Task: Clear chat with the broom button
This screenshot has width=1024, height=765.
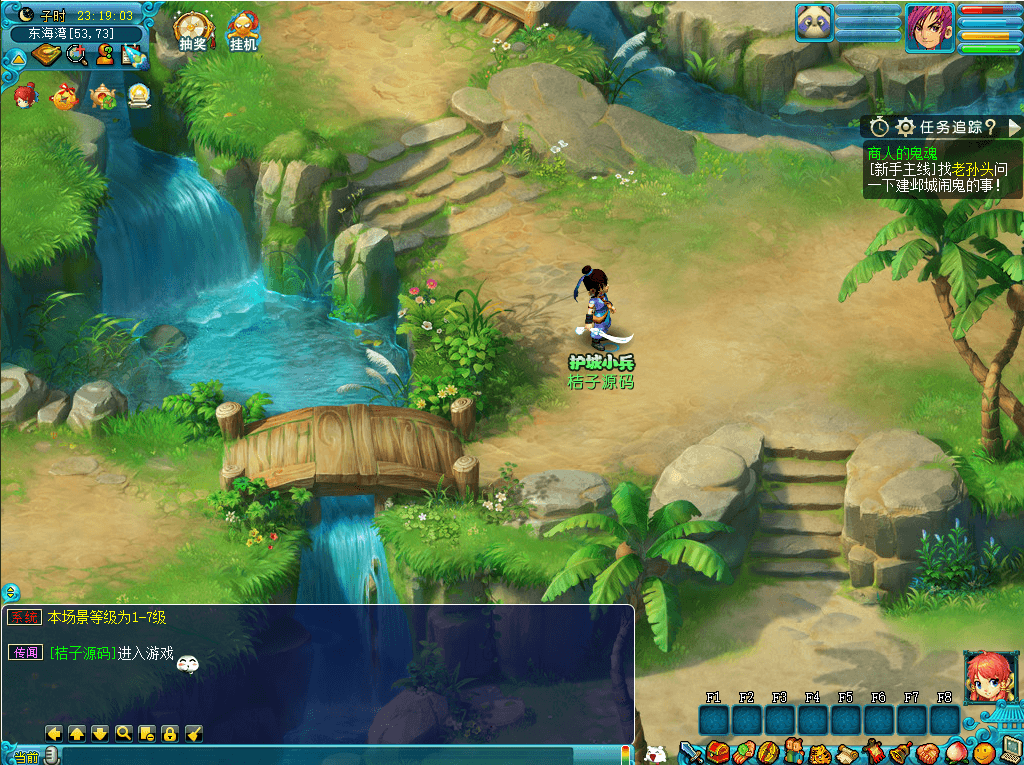Action: coord(194,733)
